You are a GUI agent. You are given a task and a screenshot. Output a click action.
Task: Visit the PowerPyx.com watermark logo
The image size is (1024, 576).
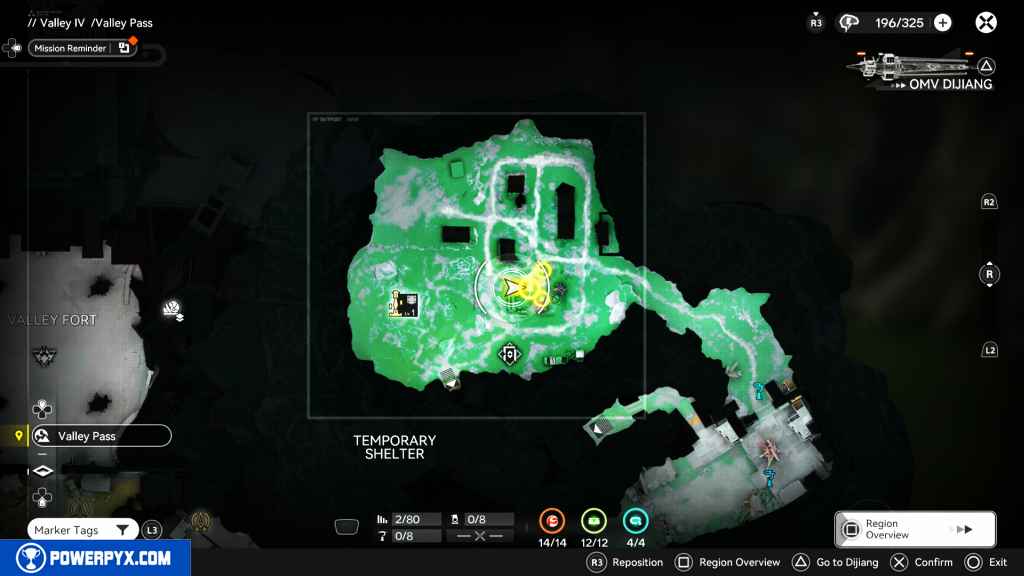coord(95,558)
